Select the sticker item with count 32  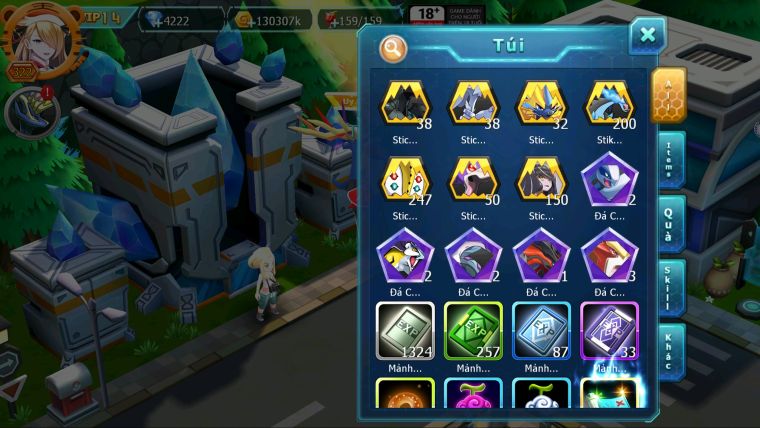[x=541, y=104]
